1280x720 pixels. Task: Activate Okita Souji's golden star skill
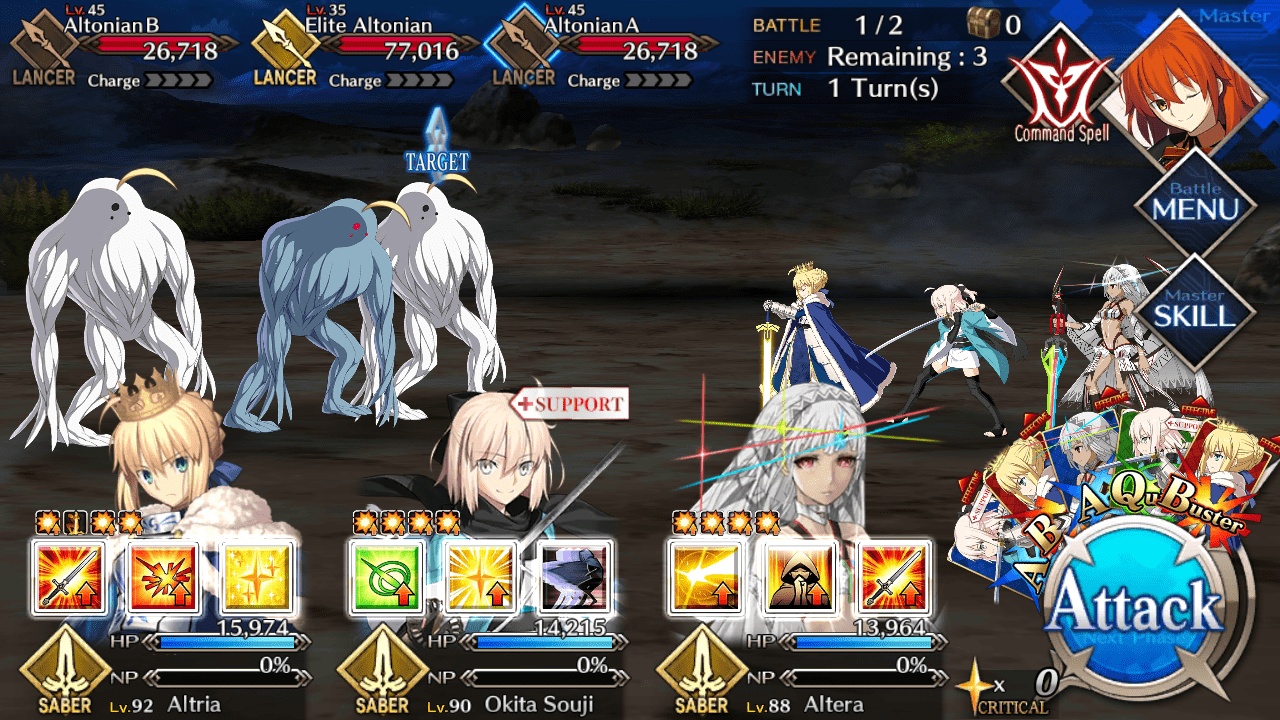tap(480, 578)
